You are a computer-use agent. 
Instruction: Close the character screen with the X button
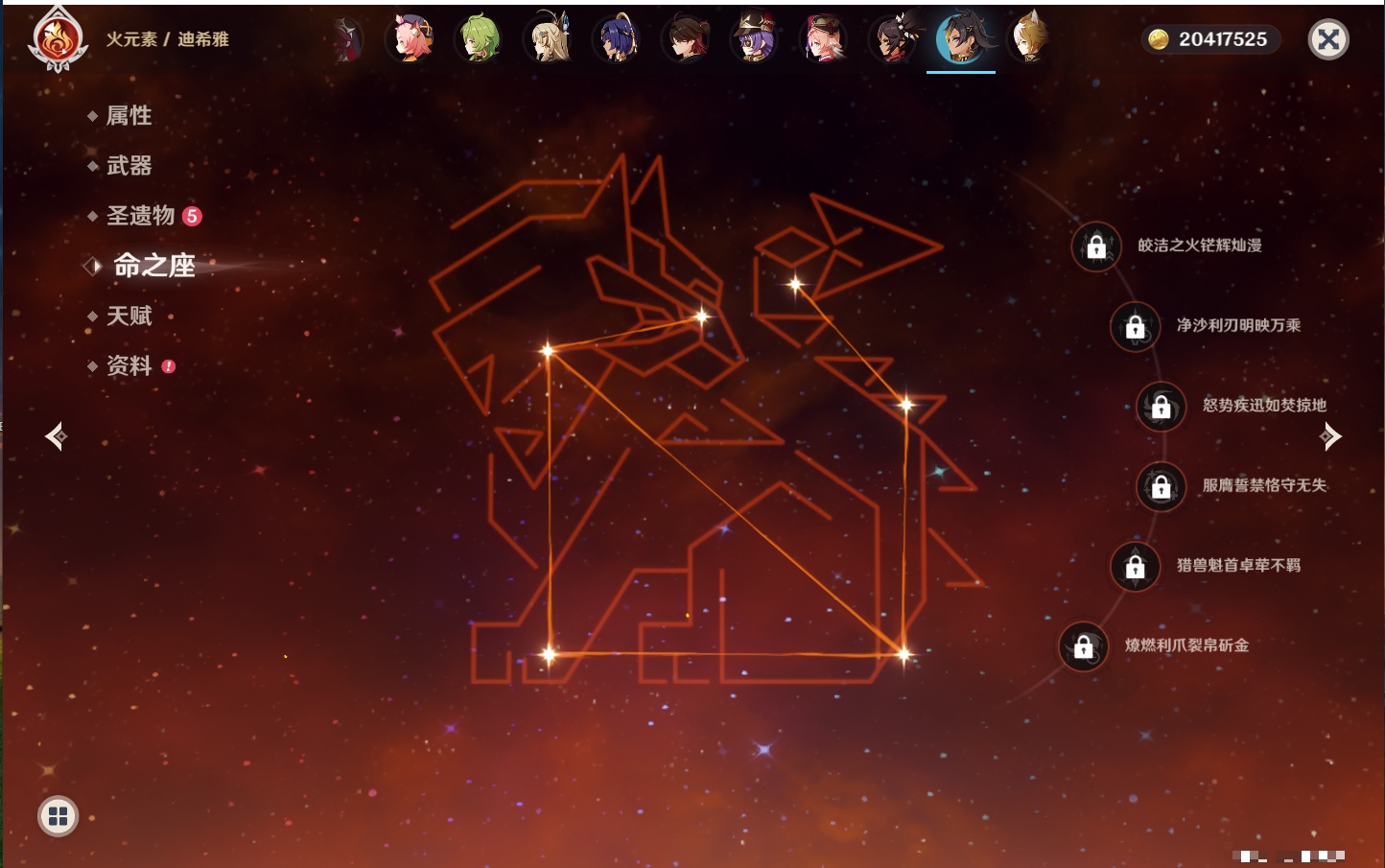(x=1328, y=39)
